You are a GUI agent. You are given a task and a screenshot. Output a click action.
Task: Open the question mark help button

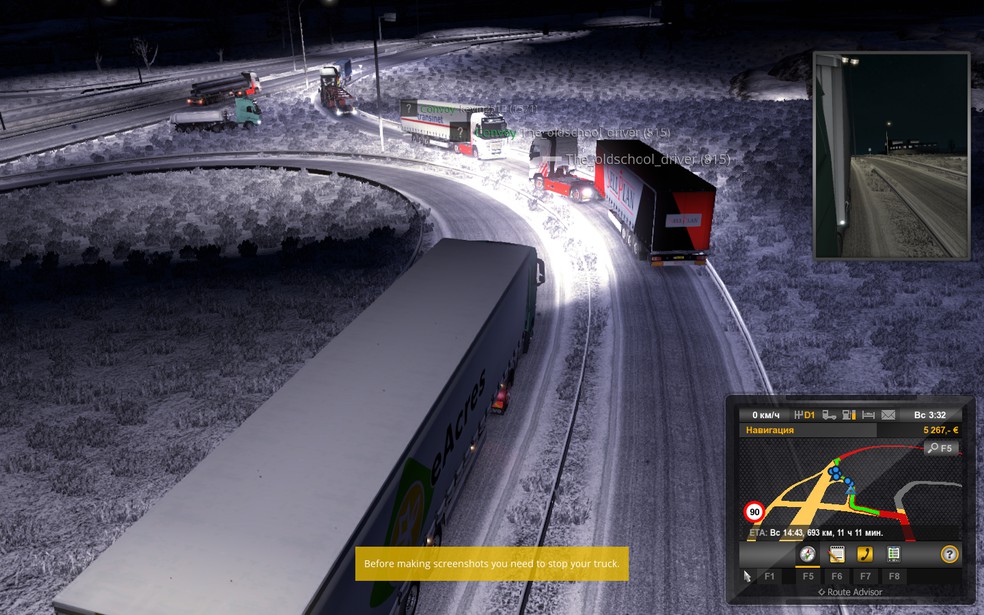(949, 554)
